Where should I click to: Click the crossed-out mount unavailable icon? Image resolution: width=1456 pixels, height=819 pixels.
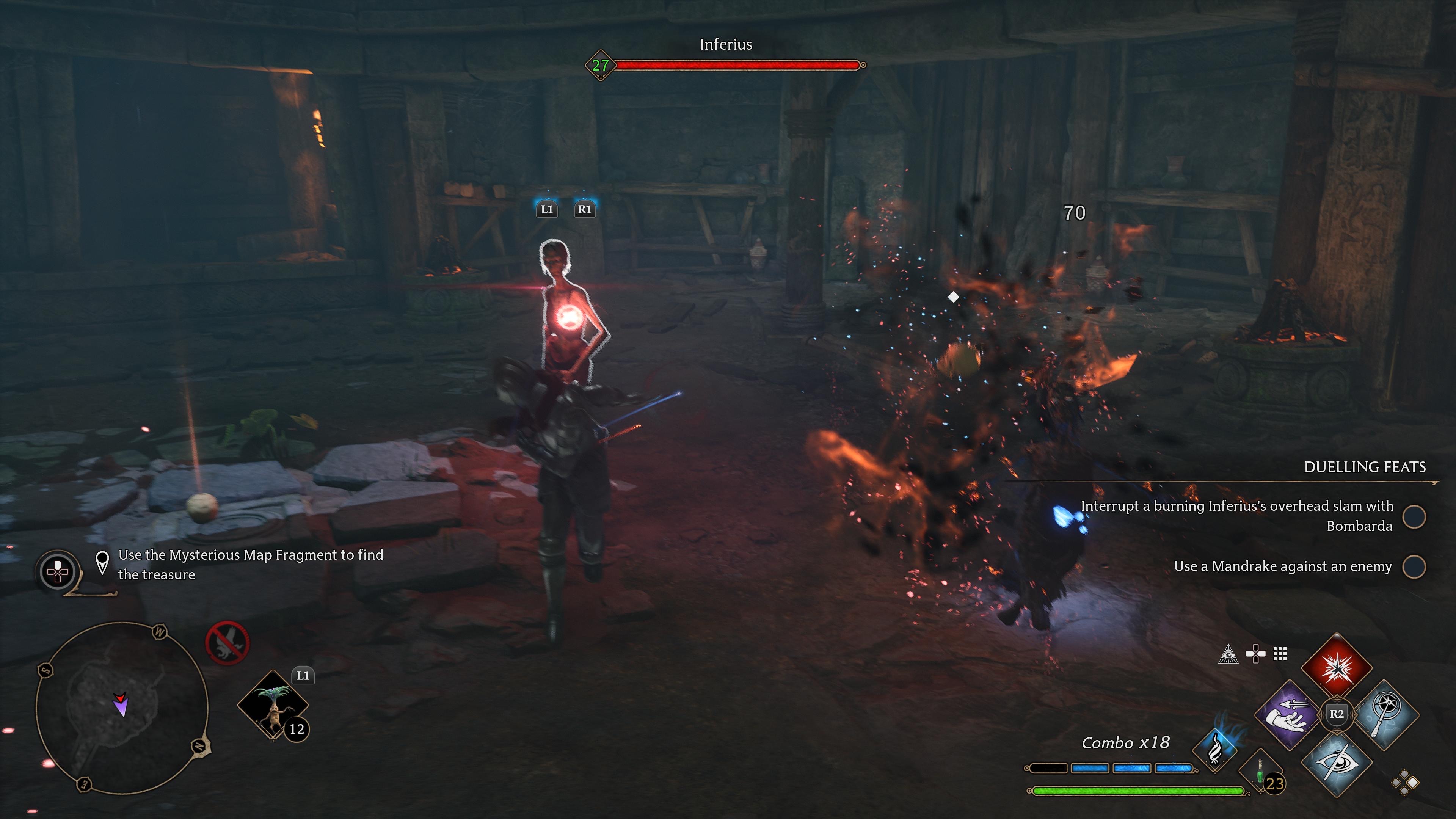[227, 643]
